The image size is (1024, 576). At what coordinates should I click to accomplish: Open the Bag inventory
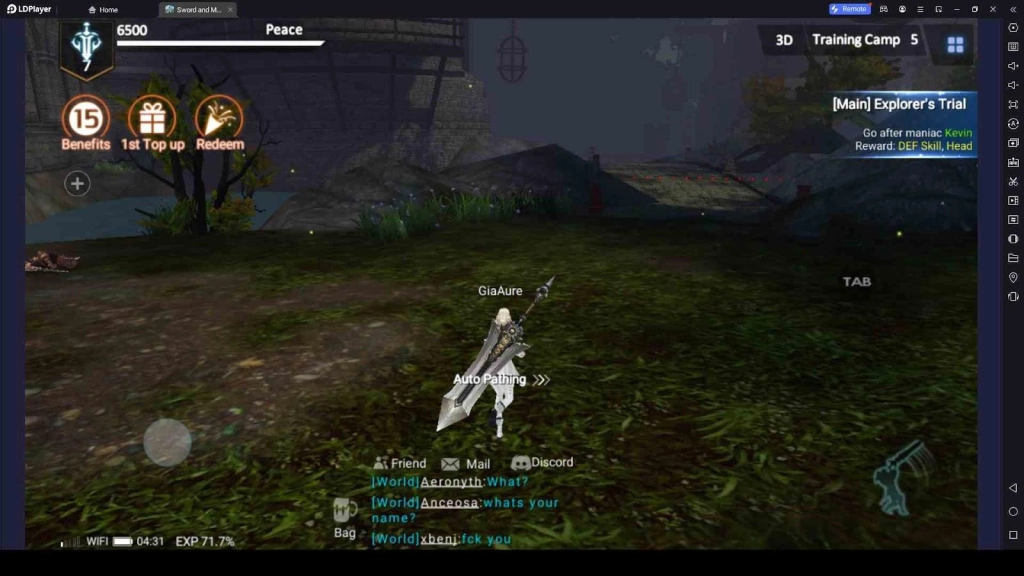click(x=345, y=518)
